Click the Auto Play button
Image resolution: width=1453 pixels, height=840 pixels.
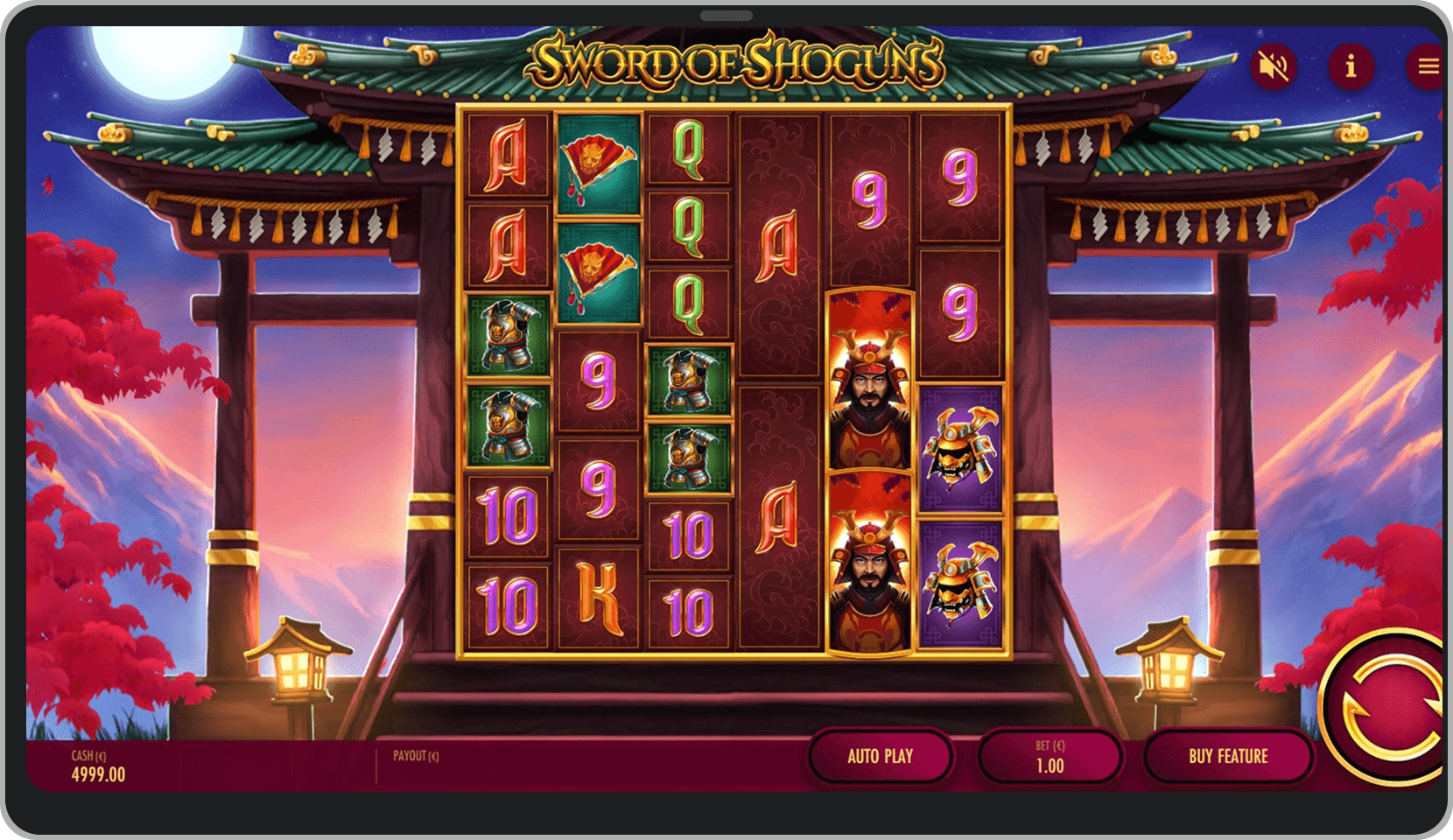click(x=881, y=756)
